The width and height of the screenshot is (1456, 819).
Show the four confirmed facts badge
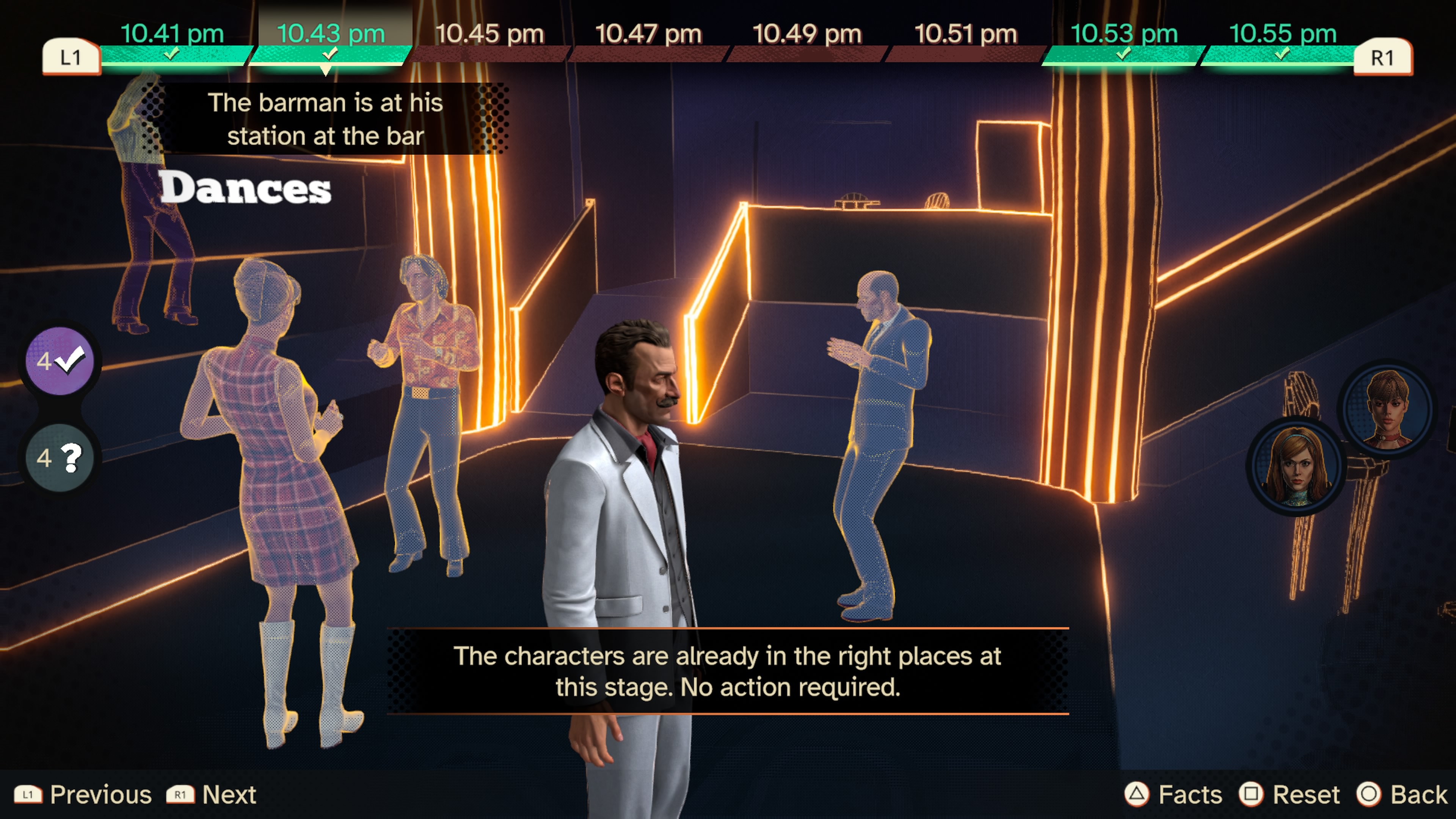click(x=60, y=361)
